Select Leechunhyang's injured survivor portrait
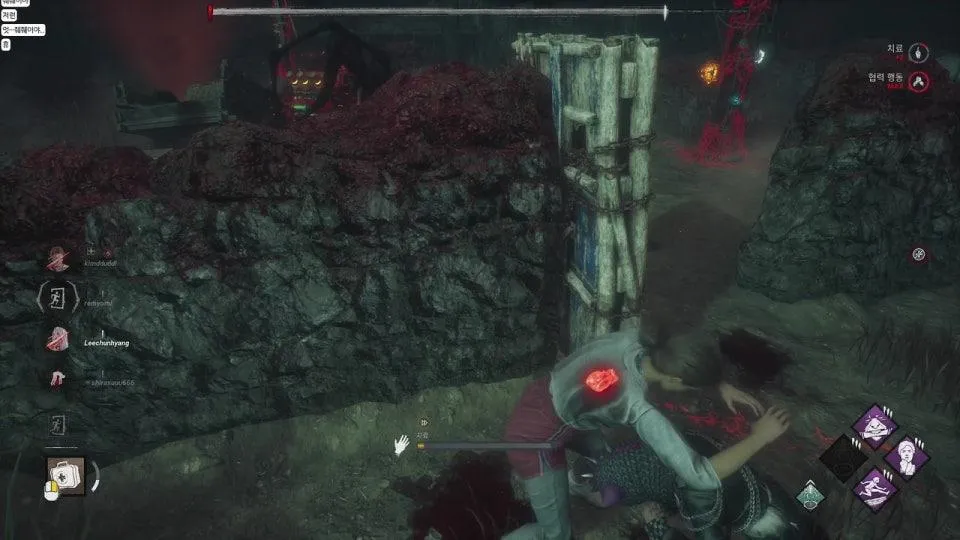The height and width of the screenshot is (540, 960). pos(57,338)
